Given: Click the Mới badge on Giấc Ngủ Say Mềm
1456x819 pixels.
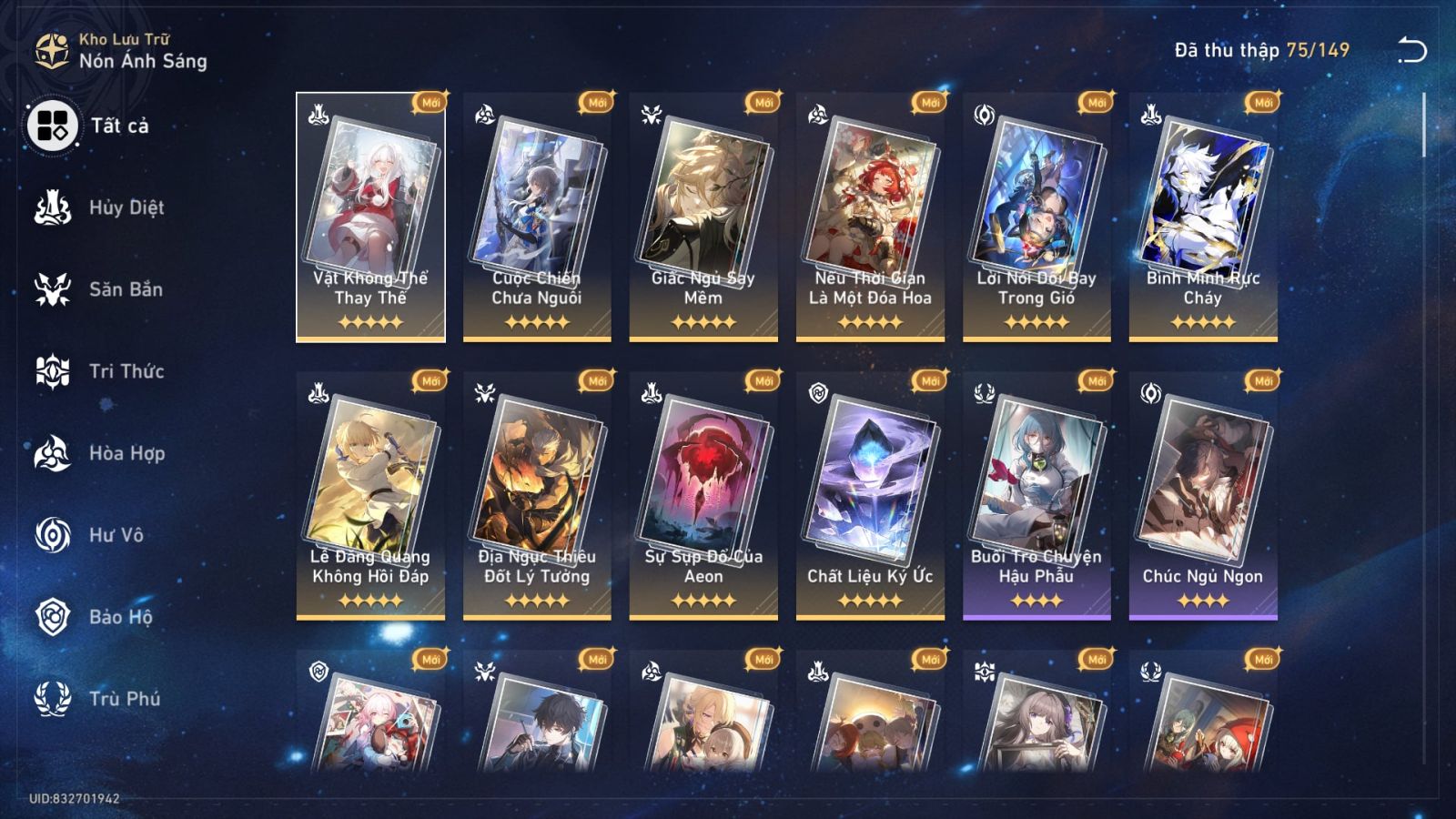Looking at the screenshot, I should (763, 102).
